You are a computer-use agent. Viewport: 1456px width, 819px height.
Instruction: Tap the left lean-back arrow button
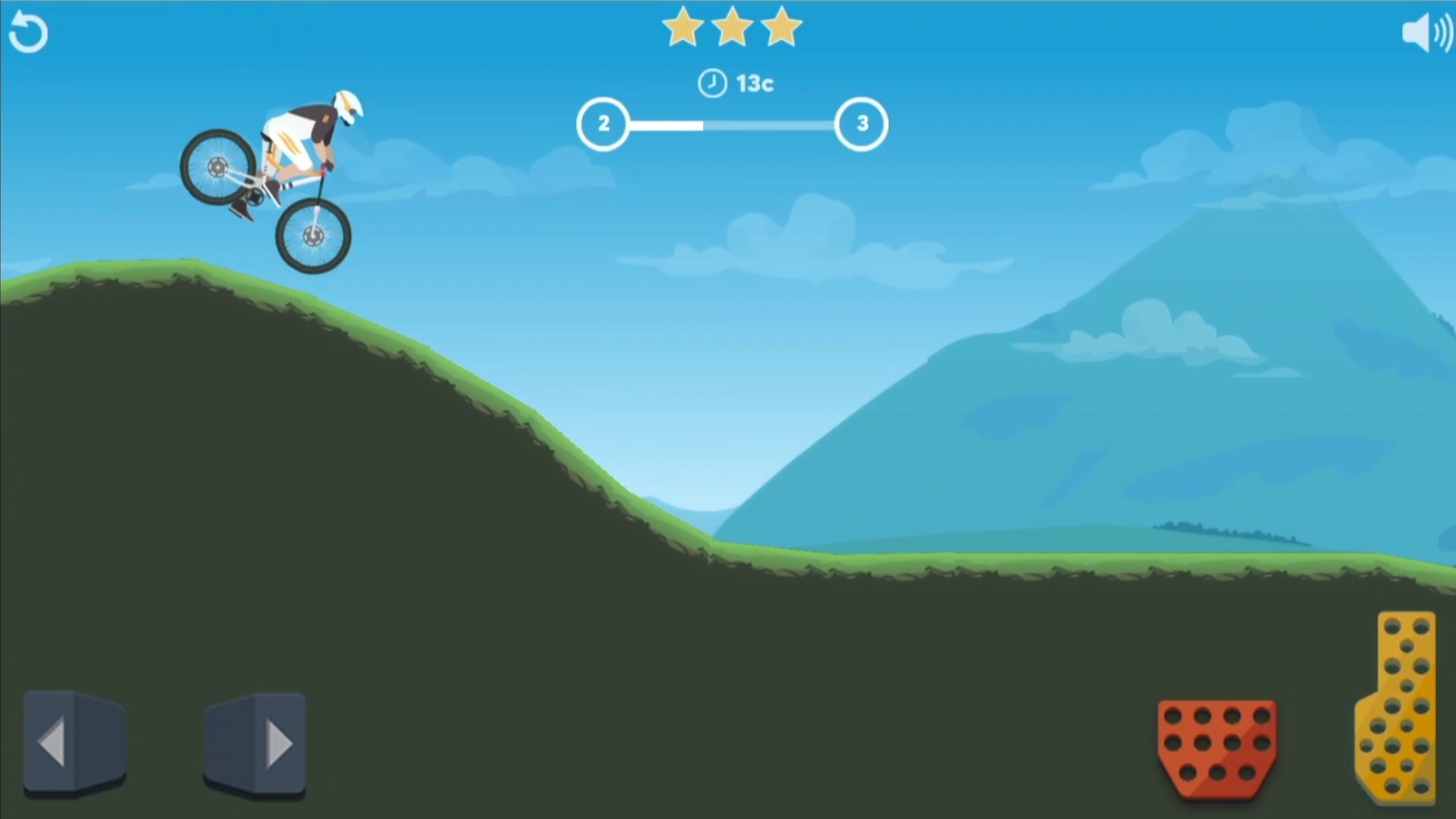74,743
